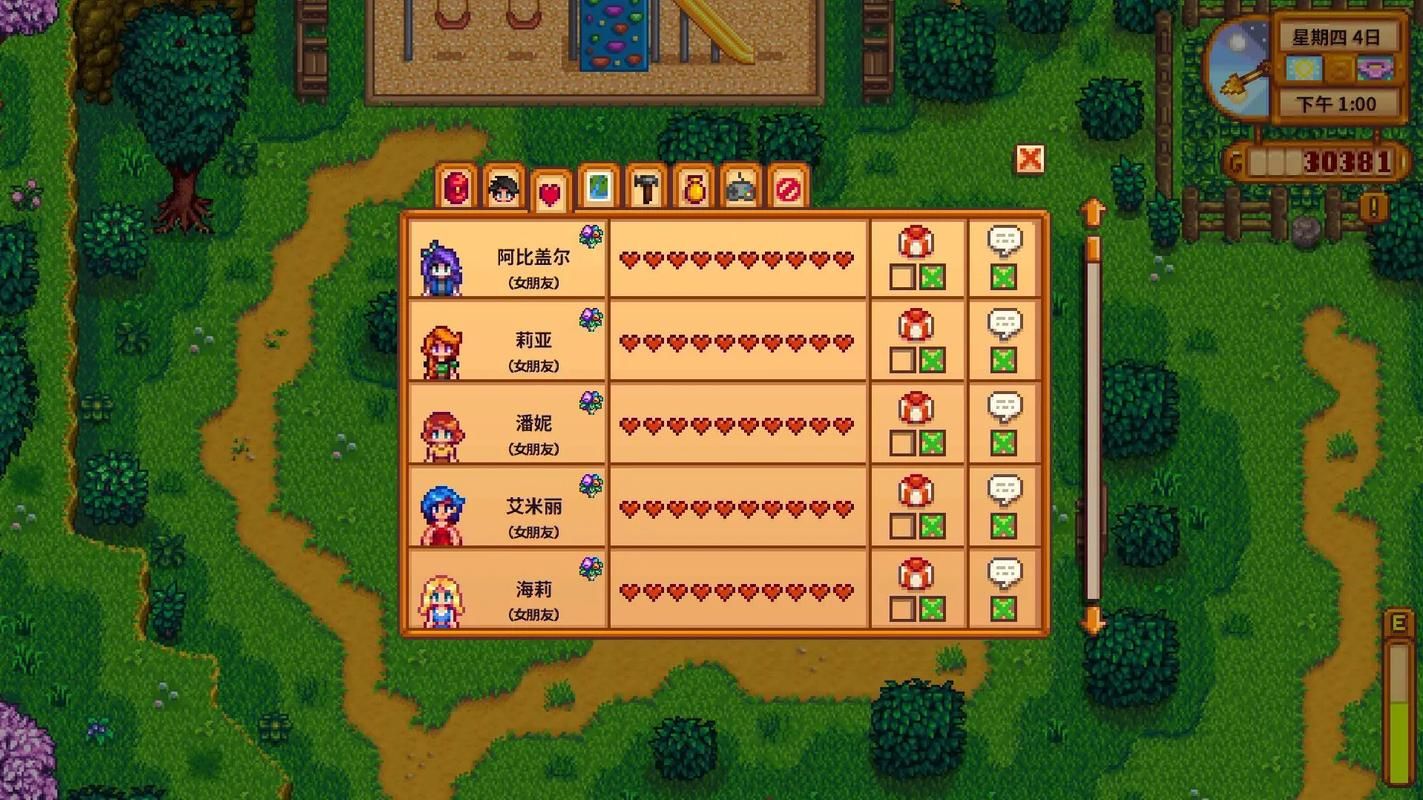Switch to the hammer crafting tab

click(x=645, y=187)
